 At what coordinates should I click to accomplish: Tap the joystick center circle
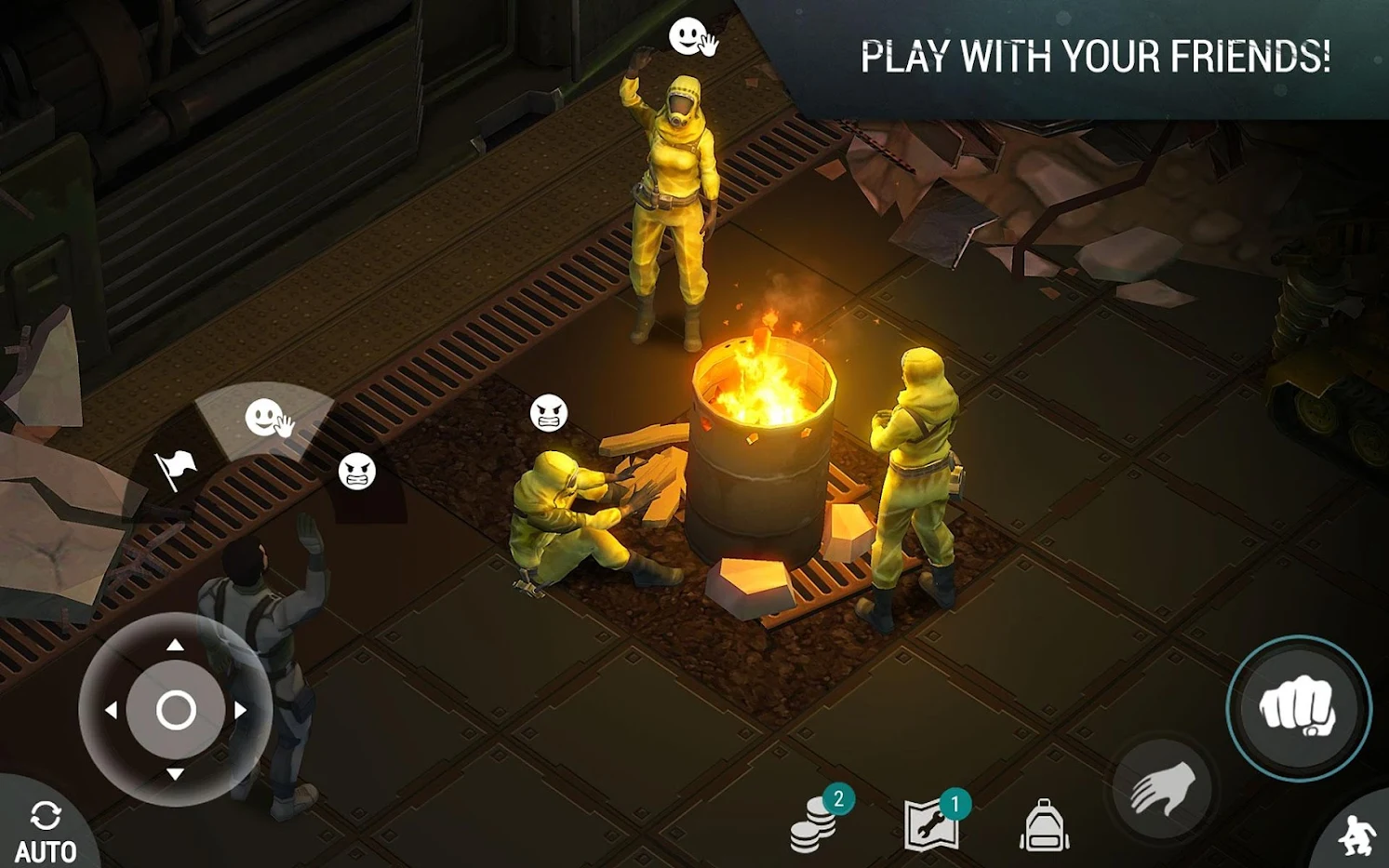point(176,710)
